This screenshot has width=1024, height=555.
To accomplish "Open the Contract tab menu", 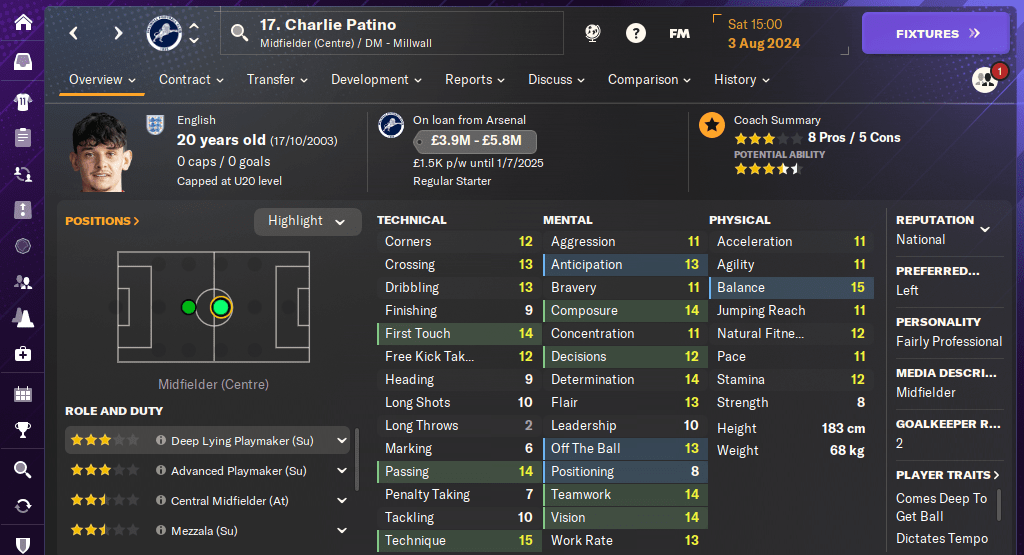I will point(190,79).
